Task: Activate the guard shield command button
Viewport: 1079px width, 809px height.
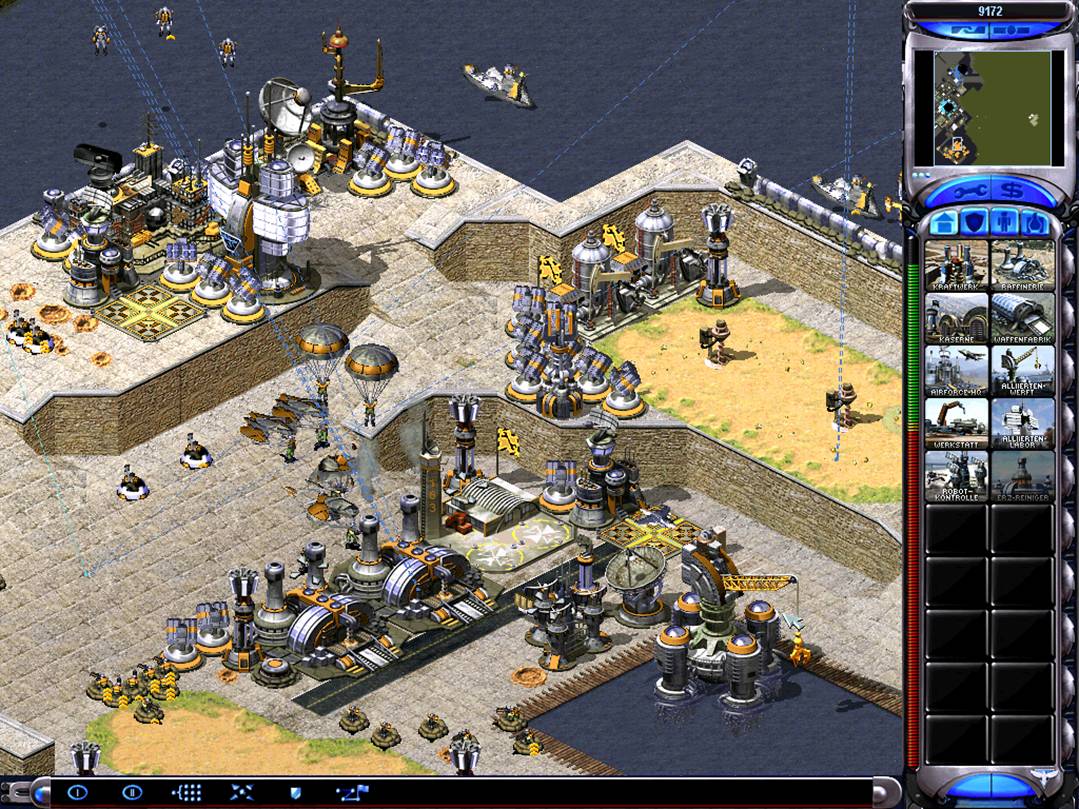Action: pyautogui.click(x=295, y=792)
